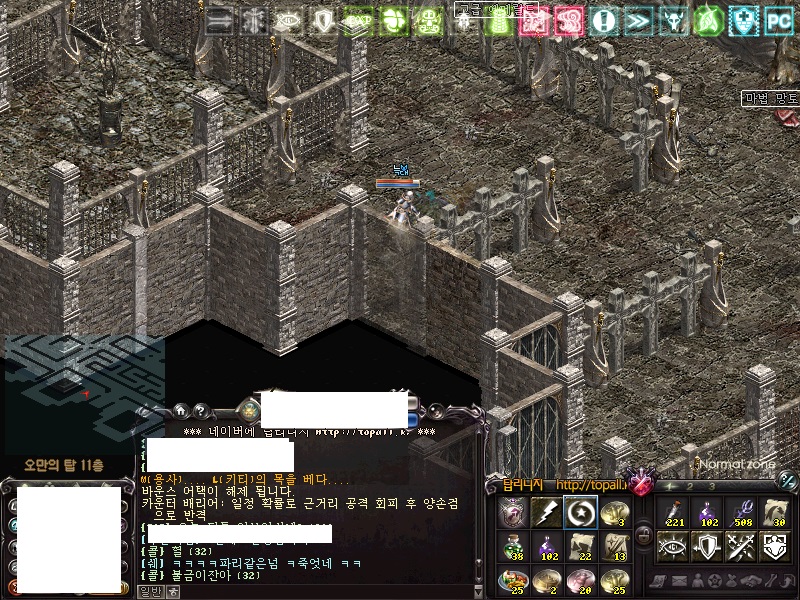Use the scroll with 30 count
Screen dimensions: 800x600
tap(774, 513)
